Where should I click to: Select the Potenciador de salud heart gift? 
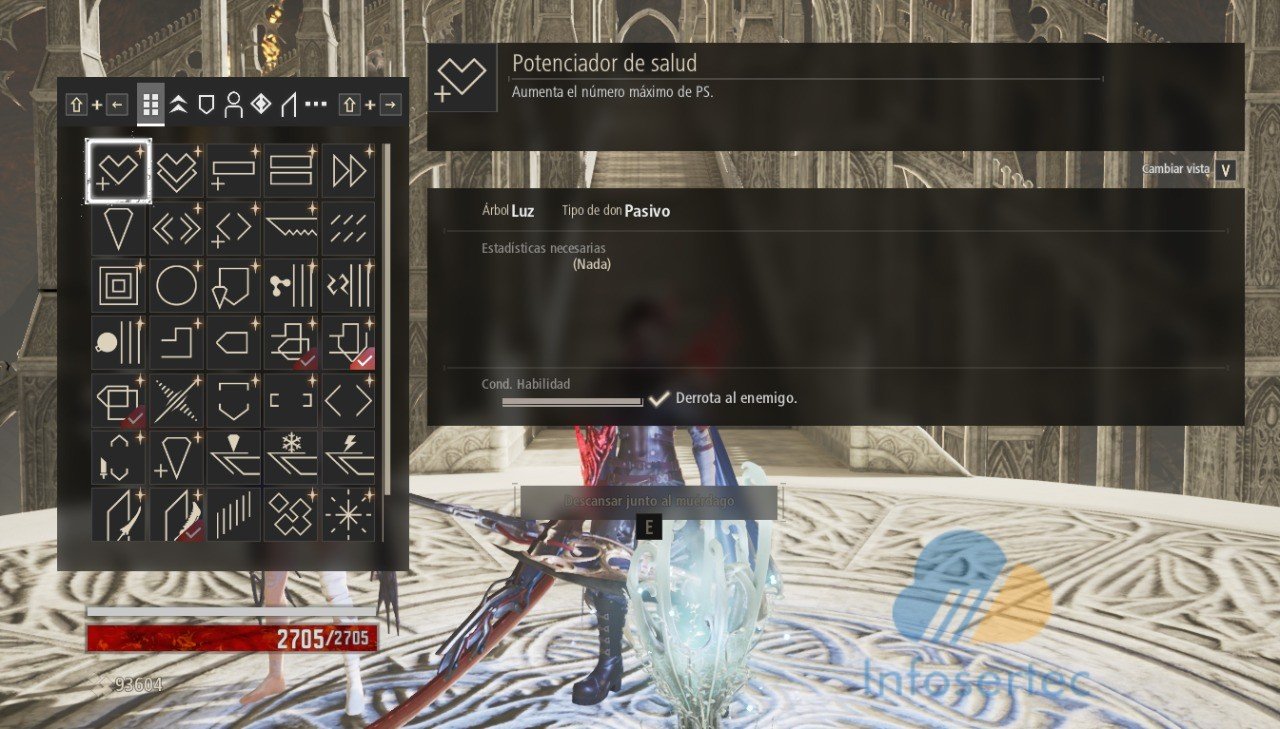coord(119,171)
